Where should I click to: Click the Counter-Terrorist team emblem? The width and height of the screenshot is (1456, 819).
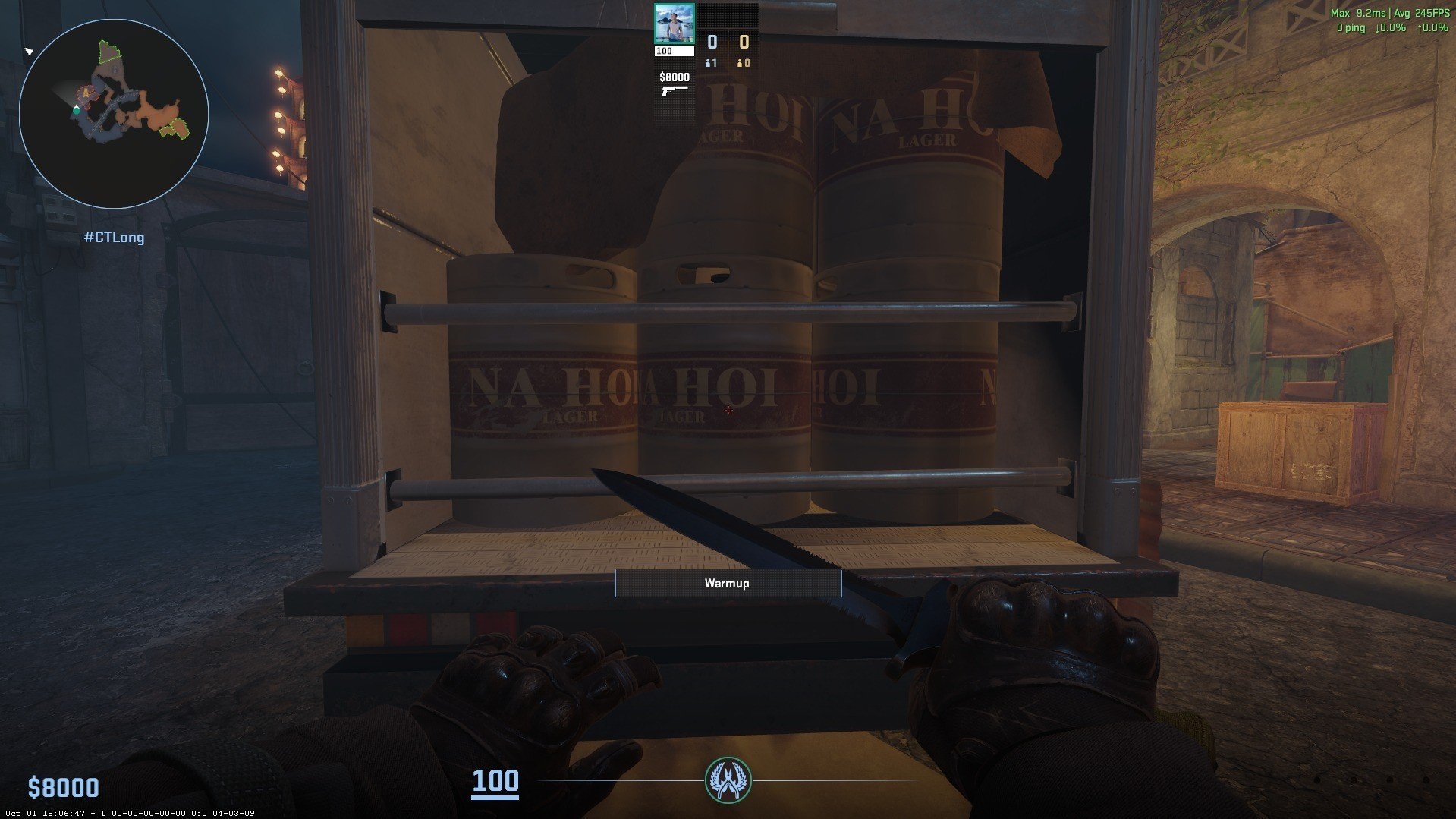728,780
